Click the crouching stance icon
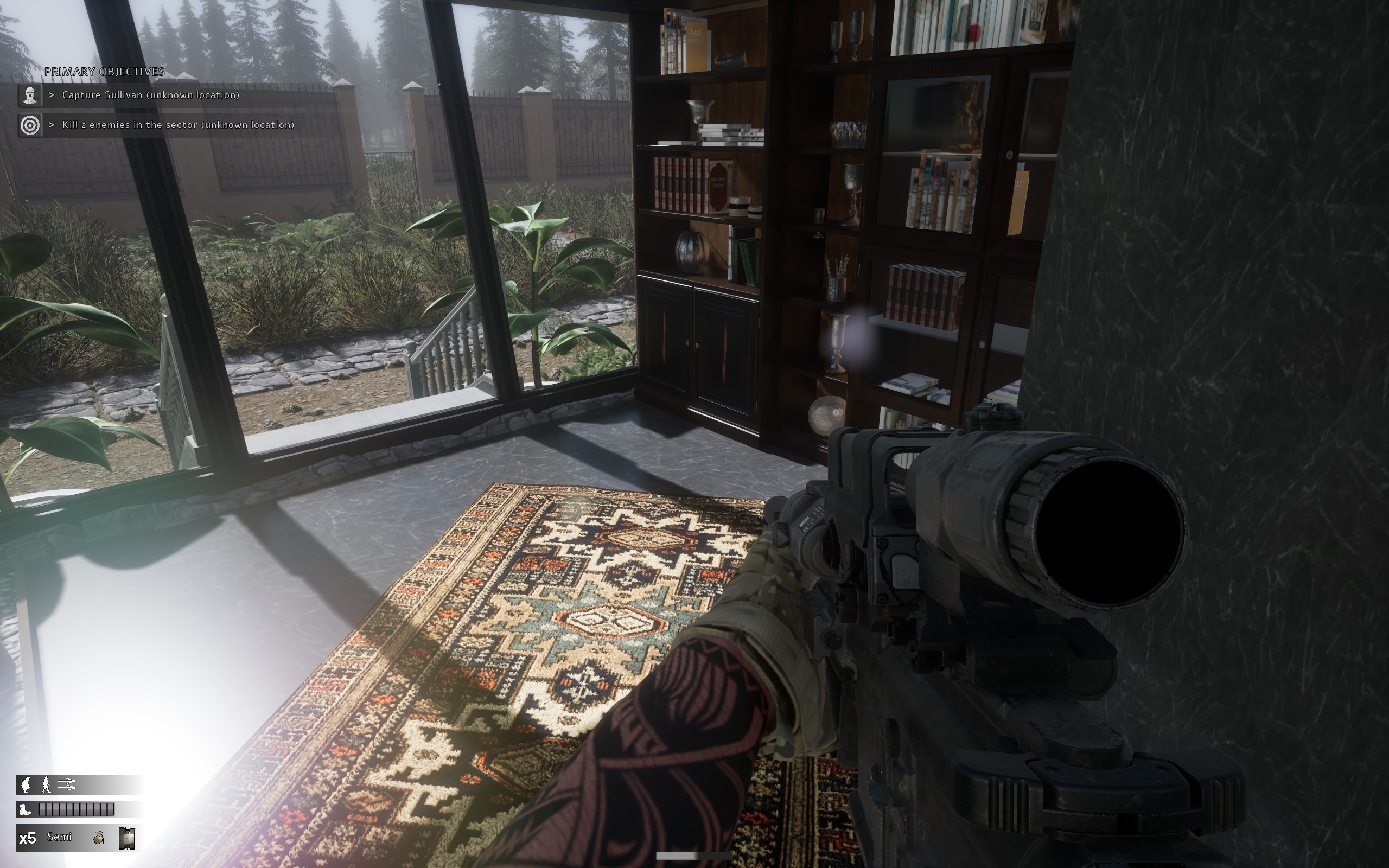The image size is (1389, 868). click(26, 784)
